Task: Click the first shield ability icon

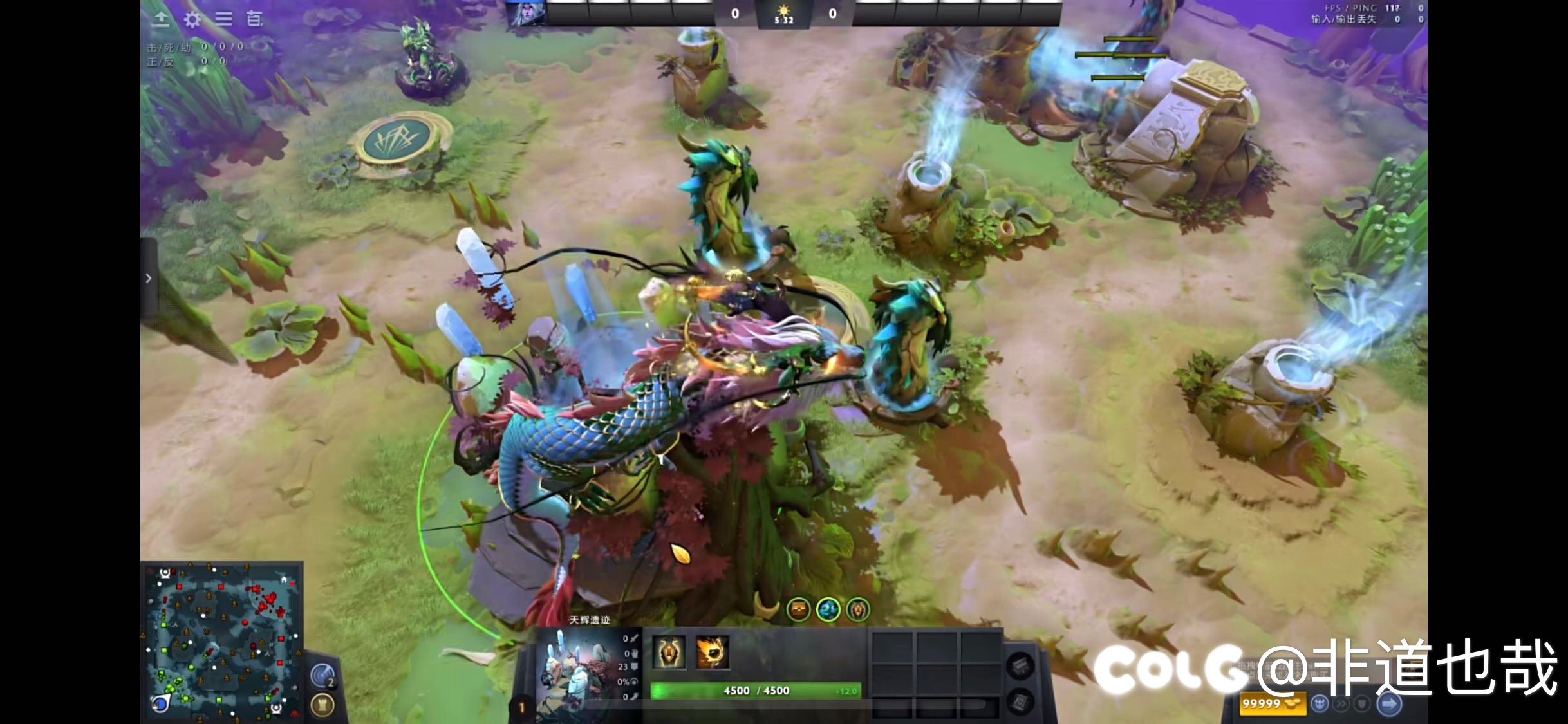Action: pos(669,652)
